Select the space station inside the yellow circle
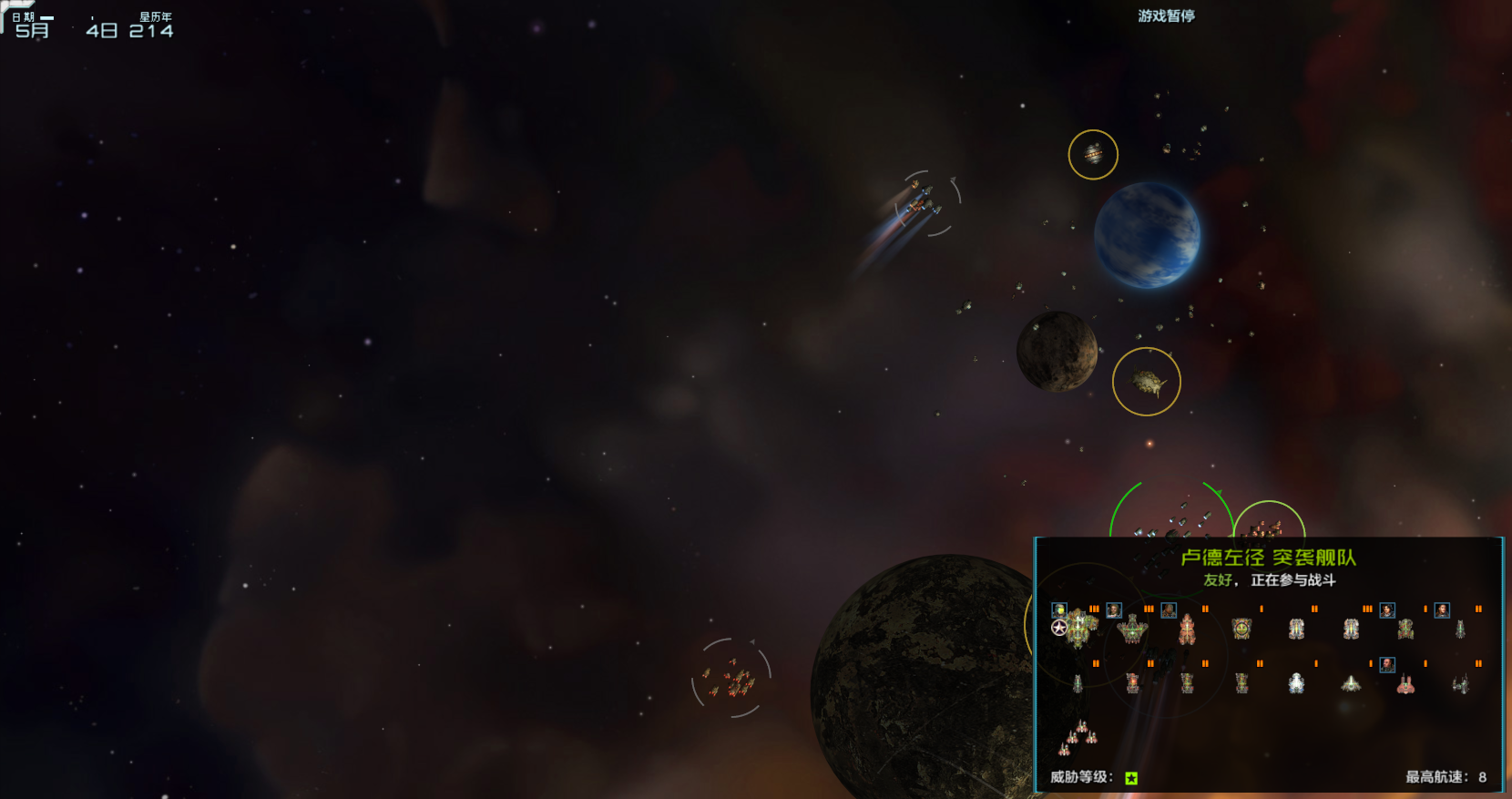 (x=1093, y=155)
